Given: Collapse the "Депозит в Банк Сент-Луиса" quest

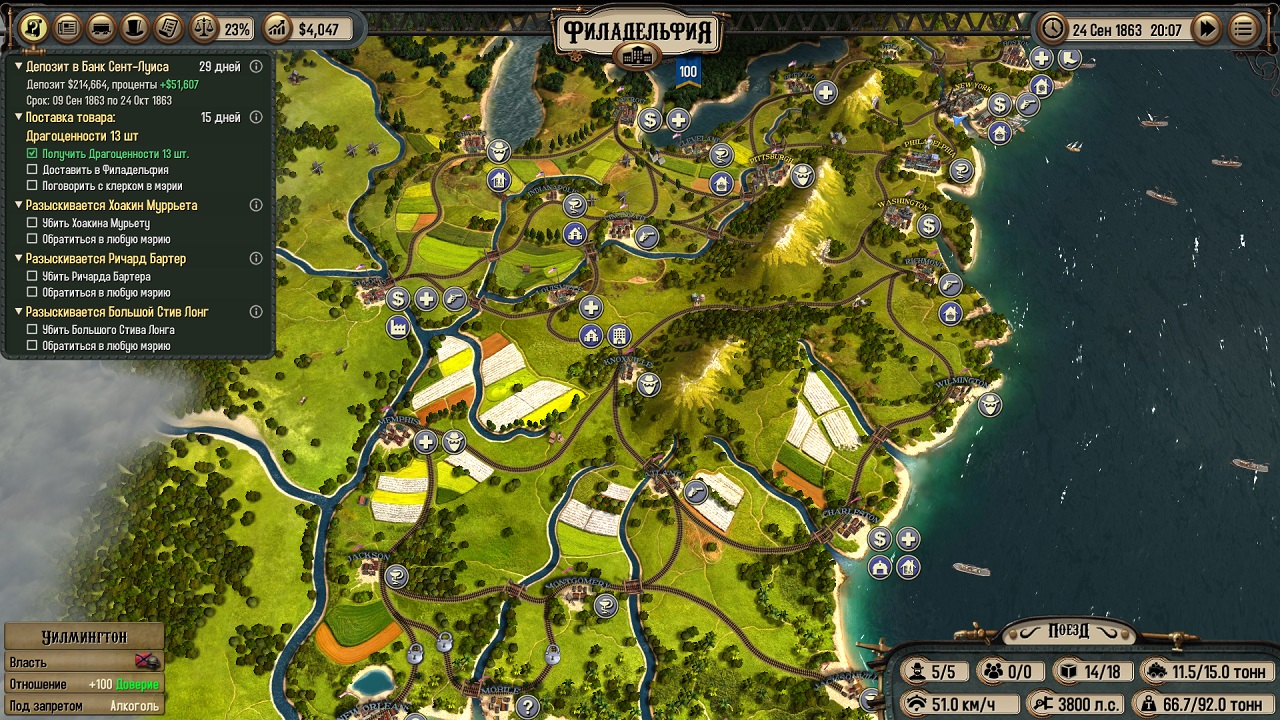Looking at the screenshot, I should point(18,67).
